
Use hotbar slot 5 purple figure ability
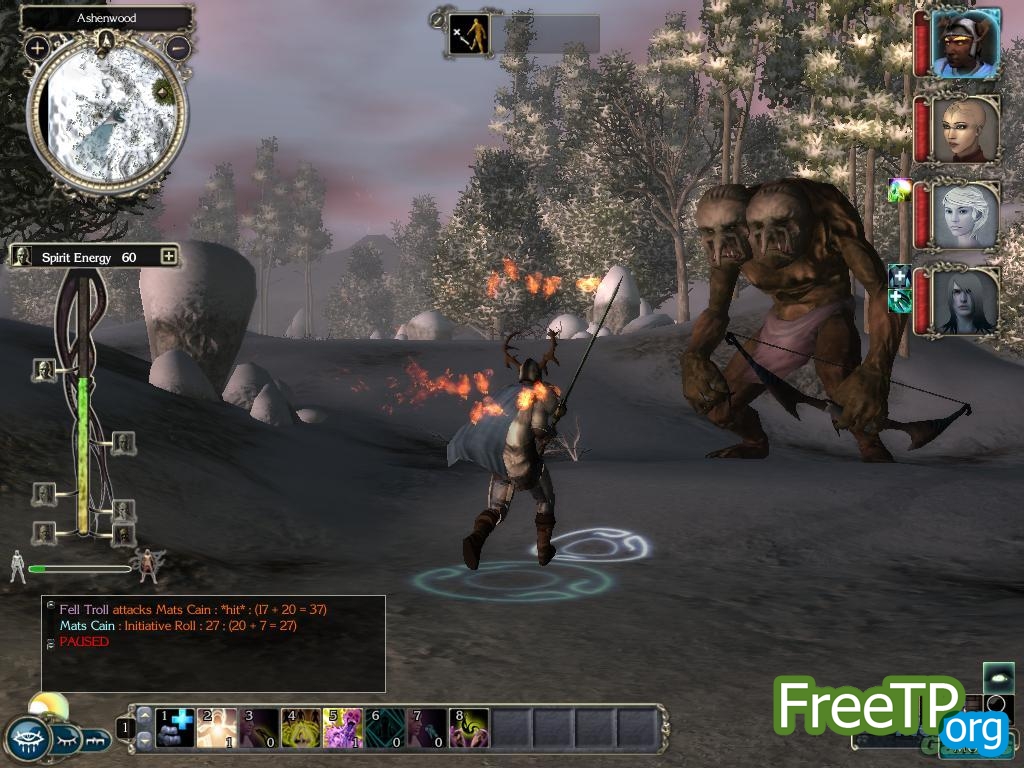point(343,728)
